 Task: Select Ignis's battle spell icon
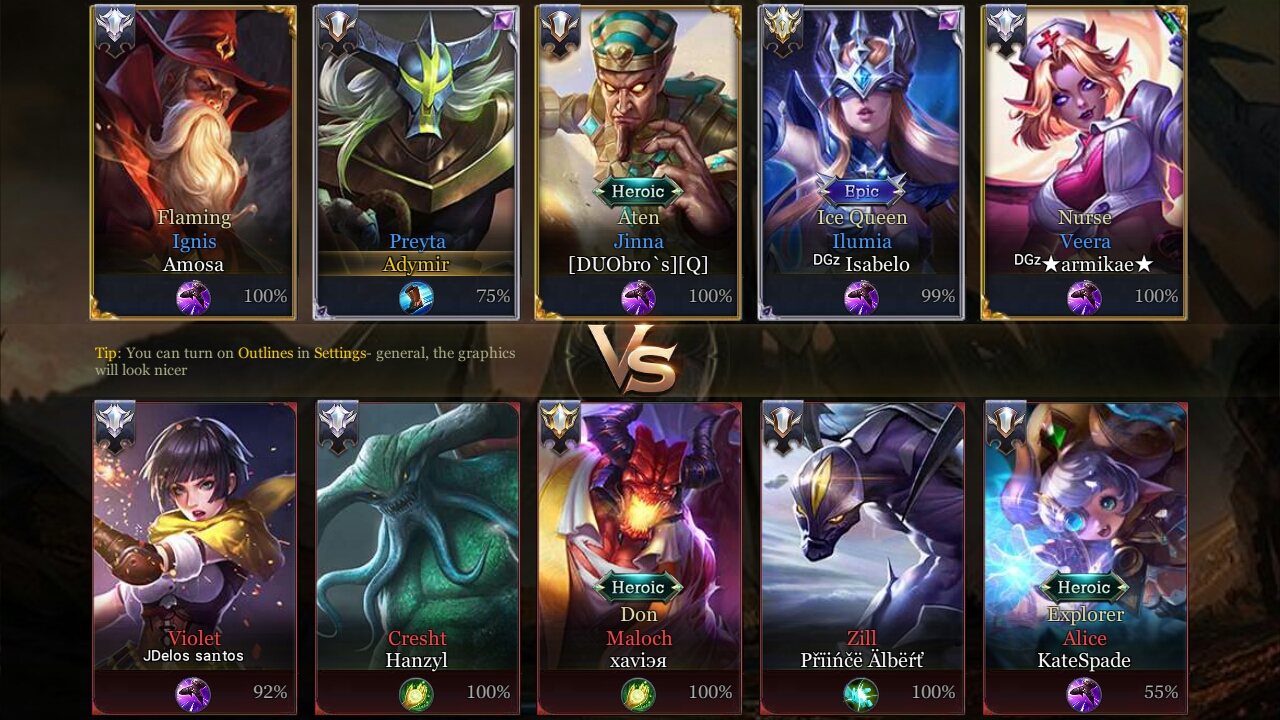[194, 296]
